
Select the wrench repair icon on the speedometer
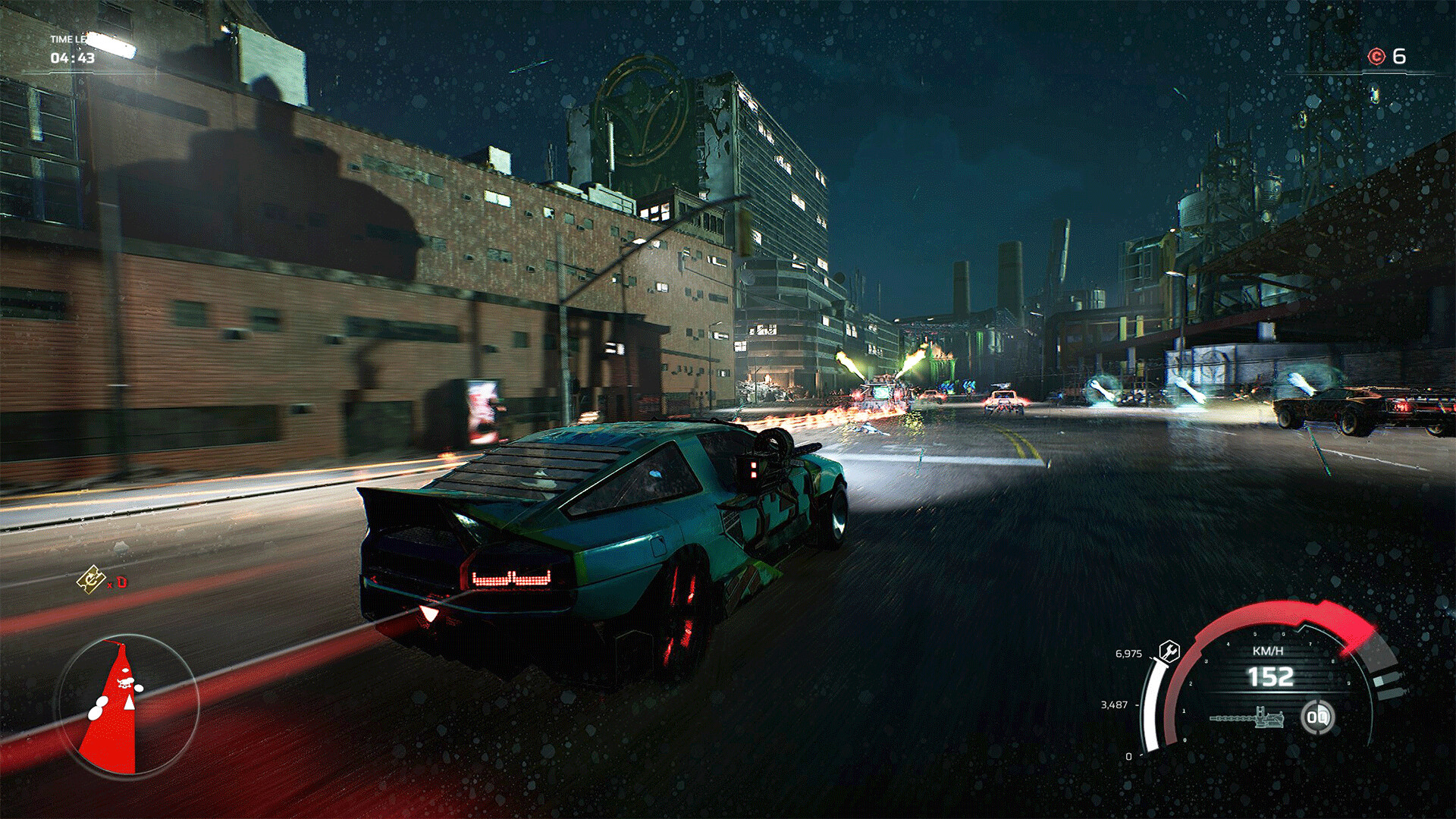(x=1169, y=653)
